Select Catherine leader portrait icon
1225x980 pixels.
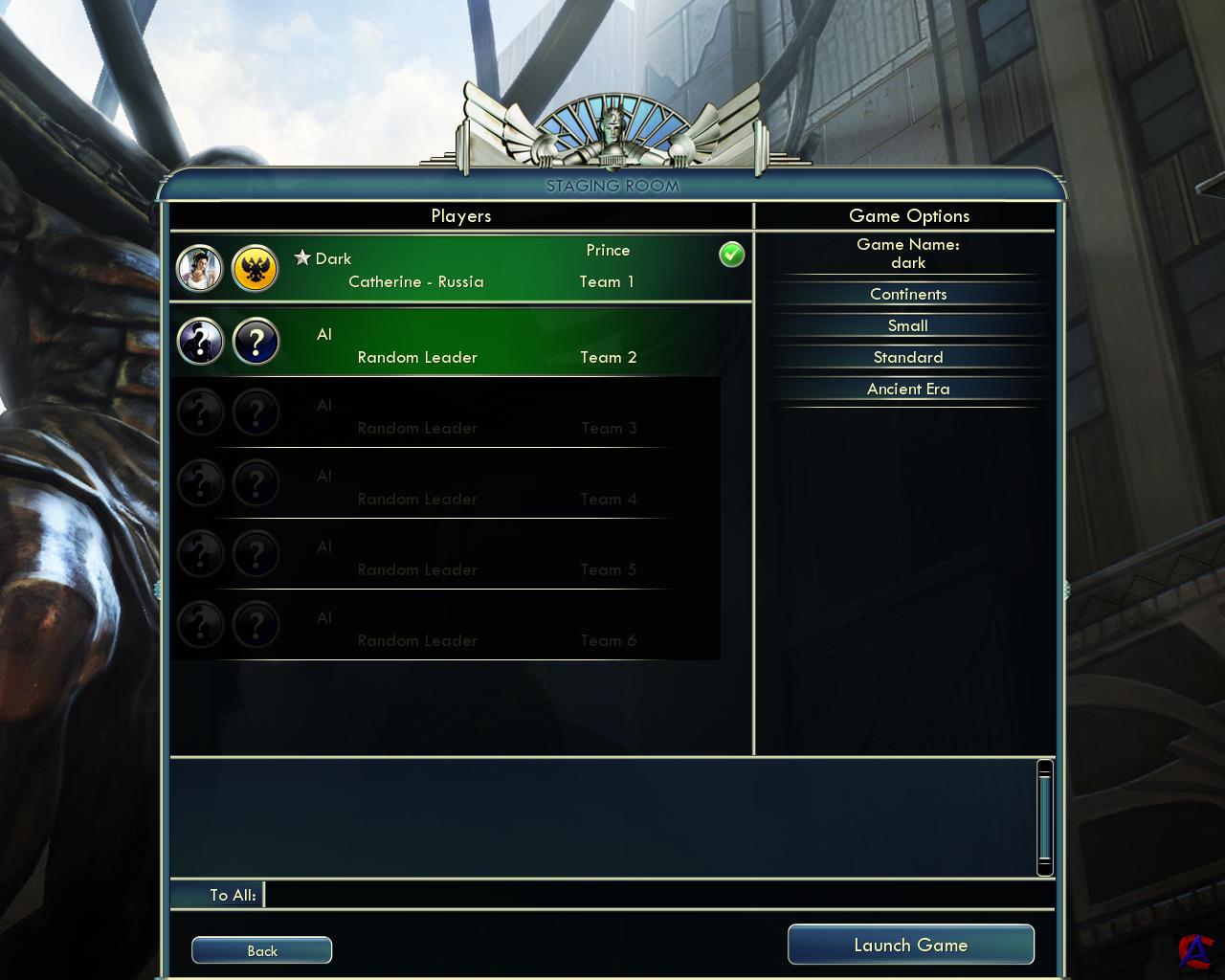point(200,269)
